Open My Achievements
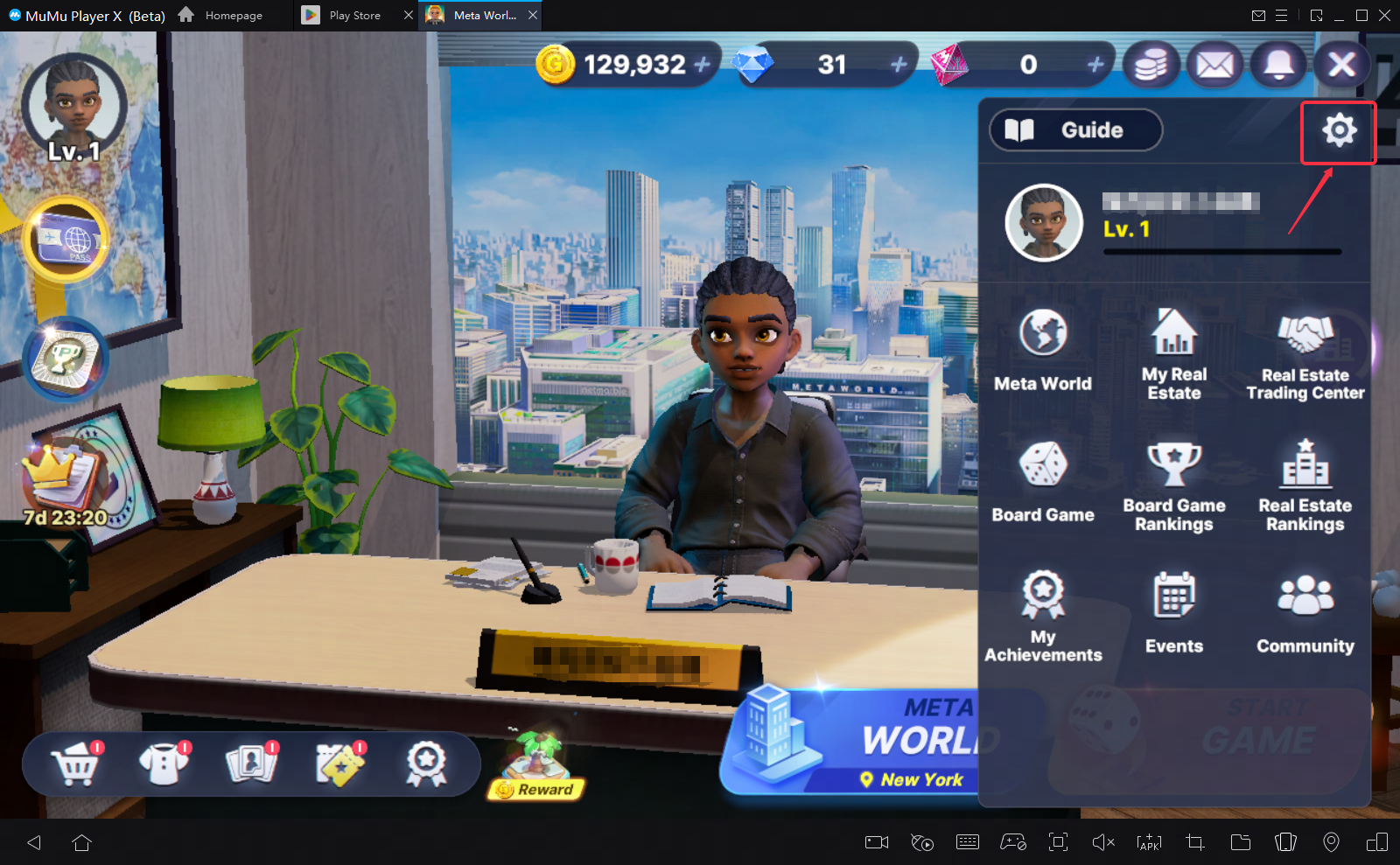 pyautogui.click(x=1043, y=615)
